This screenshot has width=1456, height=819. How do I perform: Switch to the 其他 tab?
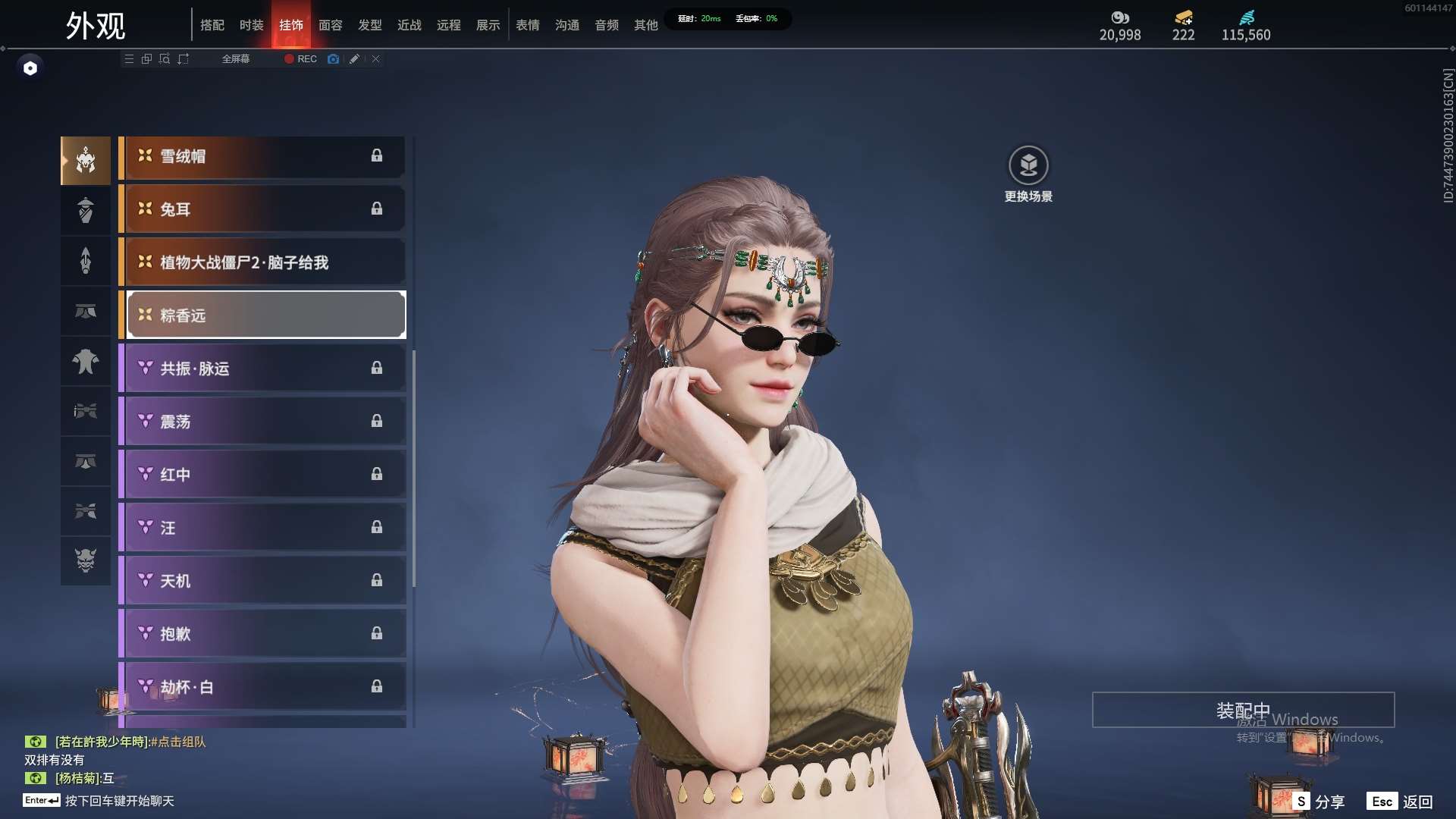[x=645, y=25]
